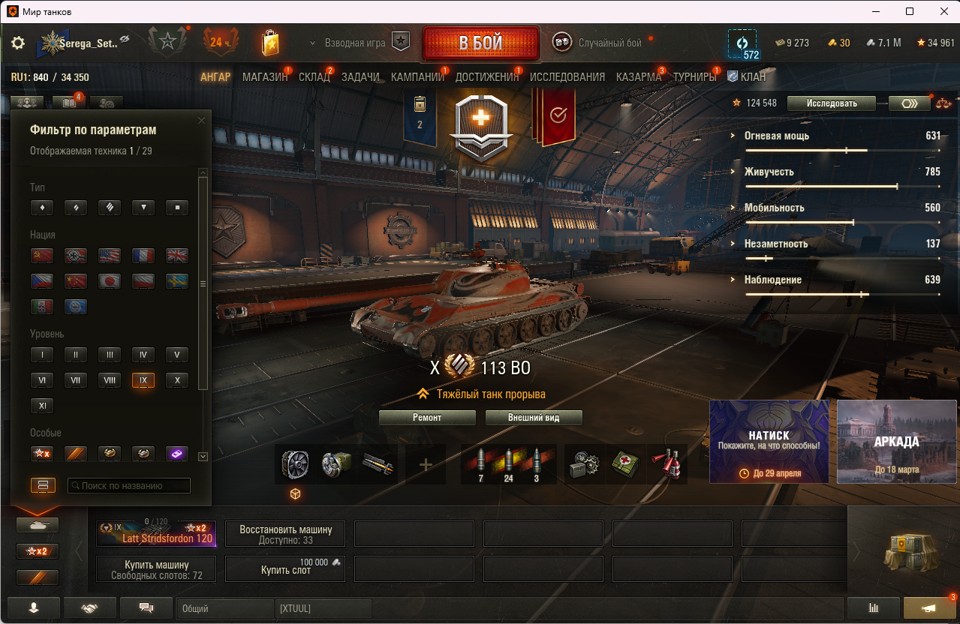Click «Купить машину» buy vehicle slot
Viewport: 960px width, 624px height.
point(157,569)
